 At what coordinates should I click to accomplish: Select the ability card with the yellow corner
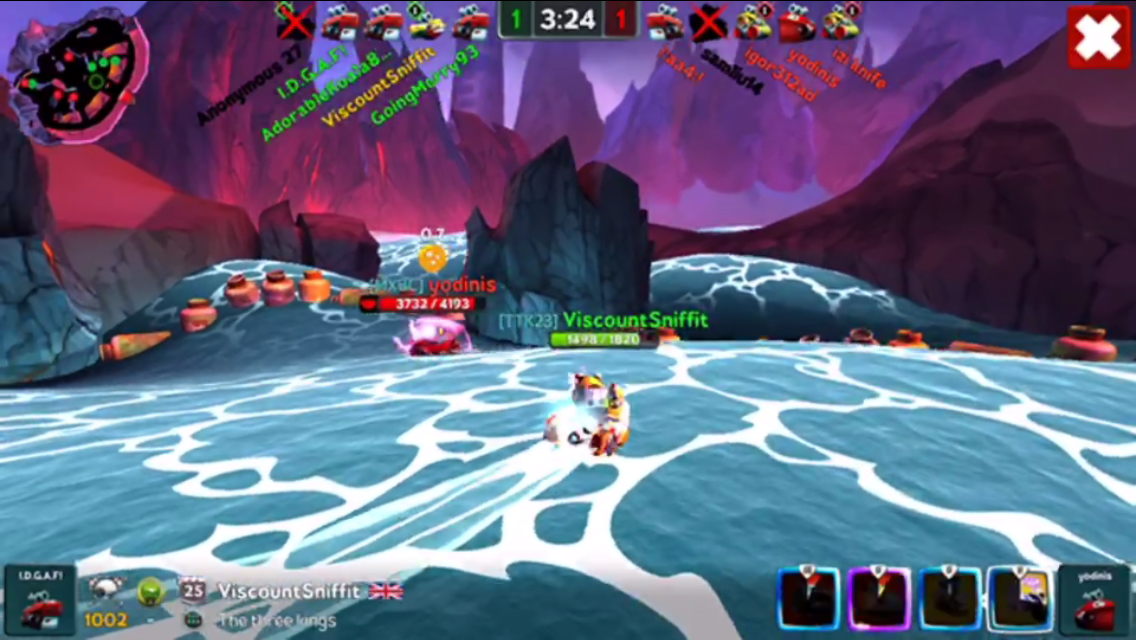pos(1019,598)
